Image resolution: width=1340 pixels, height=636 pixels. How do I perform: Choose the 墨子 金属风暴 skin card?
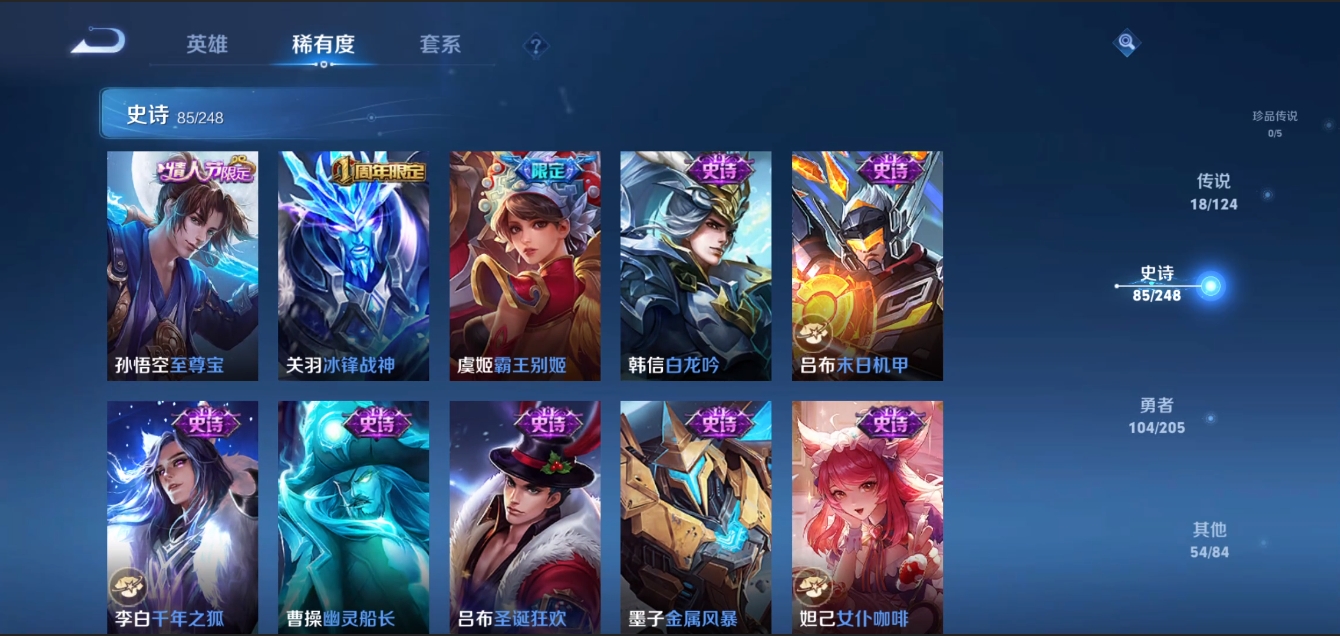click(696, 516)
